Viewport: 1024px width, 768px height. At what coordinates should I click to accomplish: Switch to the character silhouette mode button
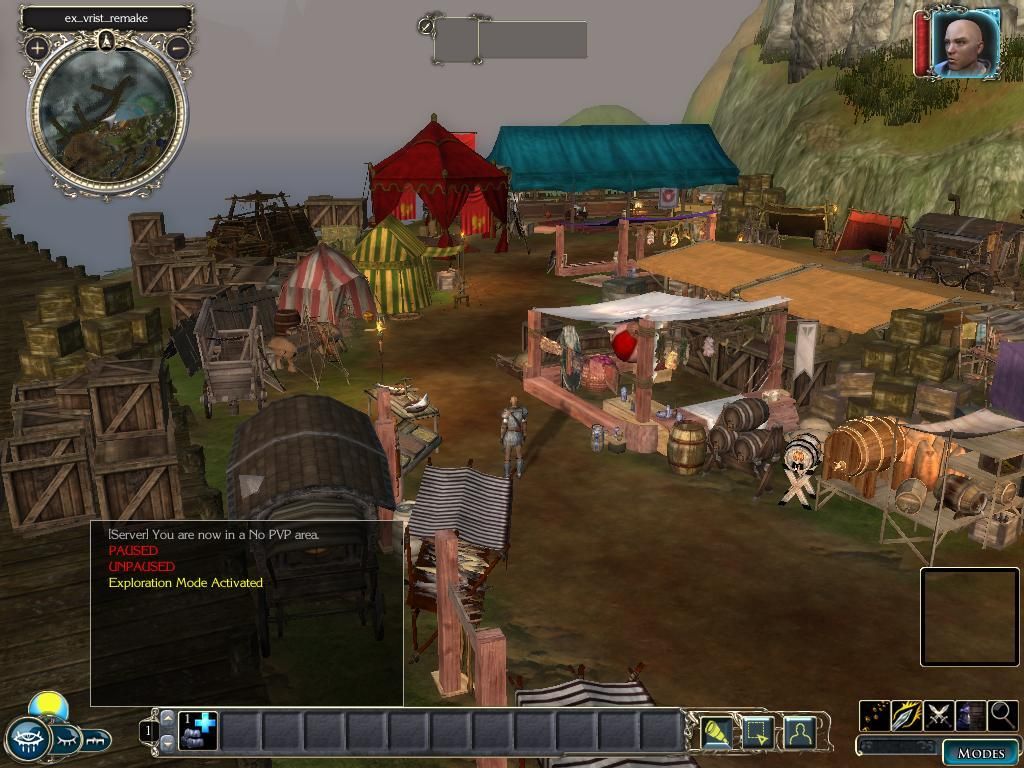[799, 733]
